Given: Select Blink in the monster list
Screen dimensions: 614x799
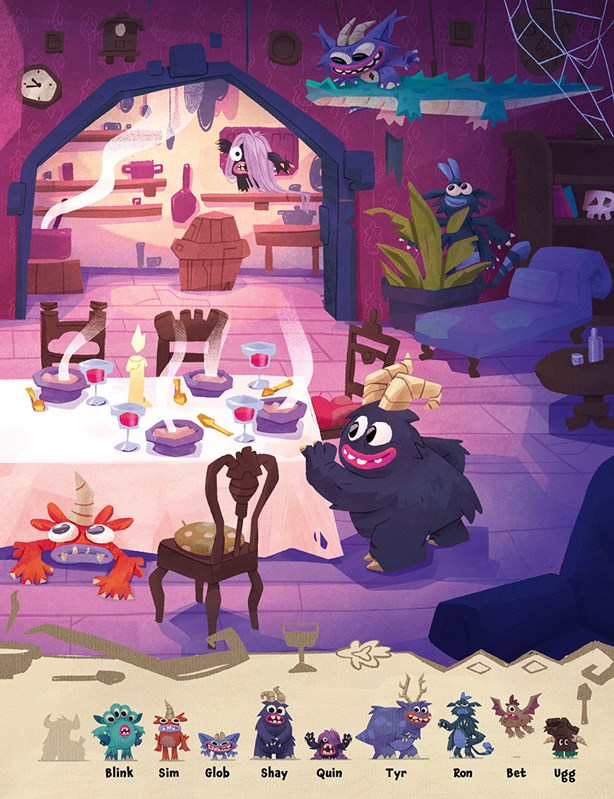Looking at the screenshot, I should coord(118,733).
